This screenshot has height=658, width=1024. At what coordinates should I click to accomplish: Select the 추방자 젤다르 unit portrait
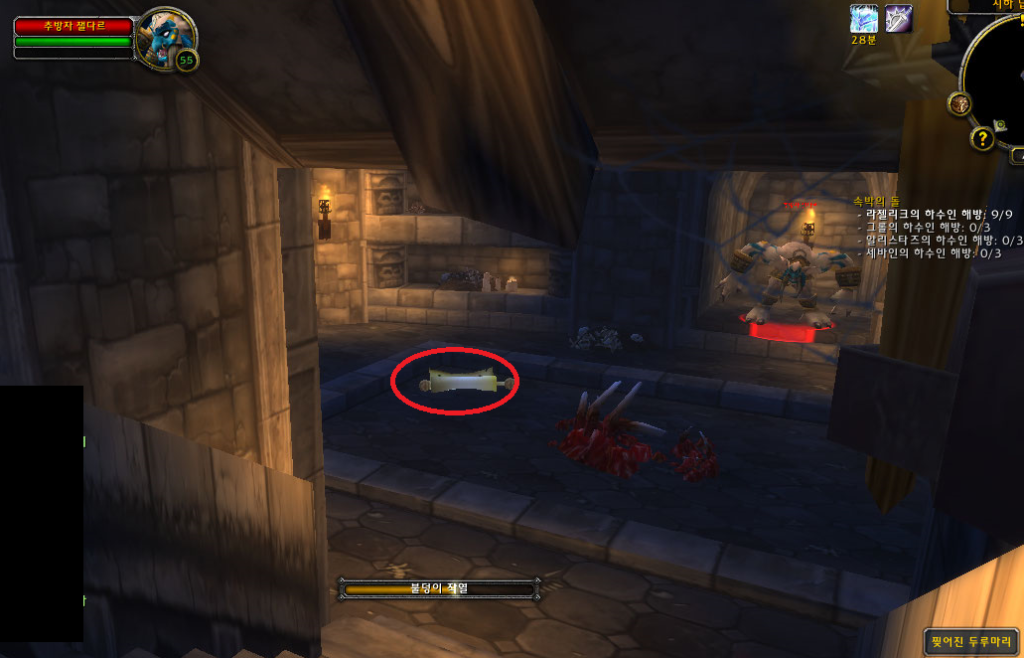[x=163, y=37]
